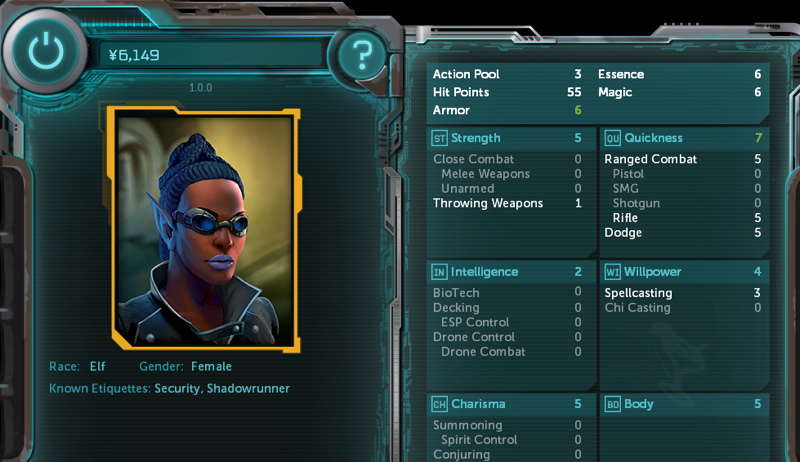Click the Willpower attribute header
The height and width of the screenshot is (462, 800).
click(682, 272)
